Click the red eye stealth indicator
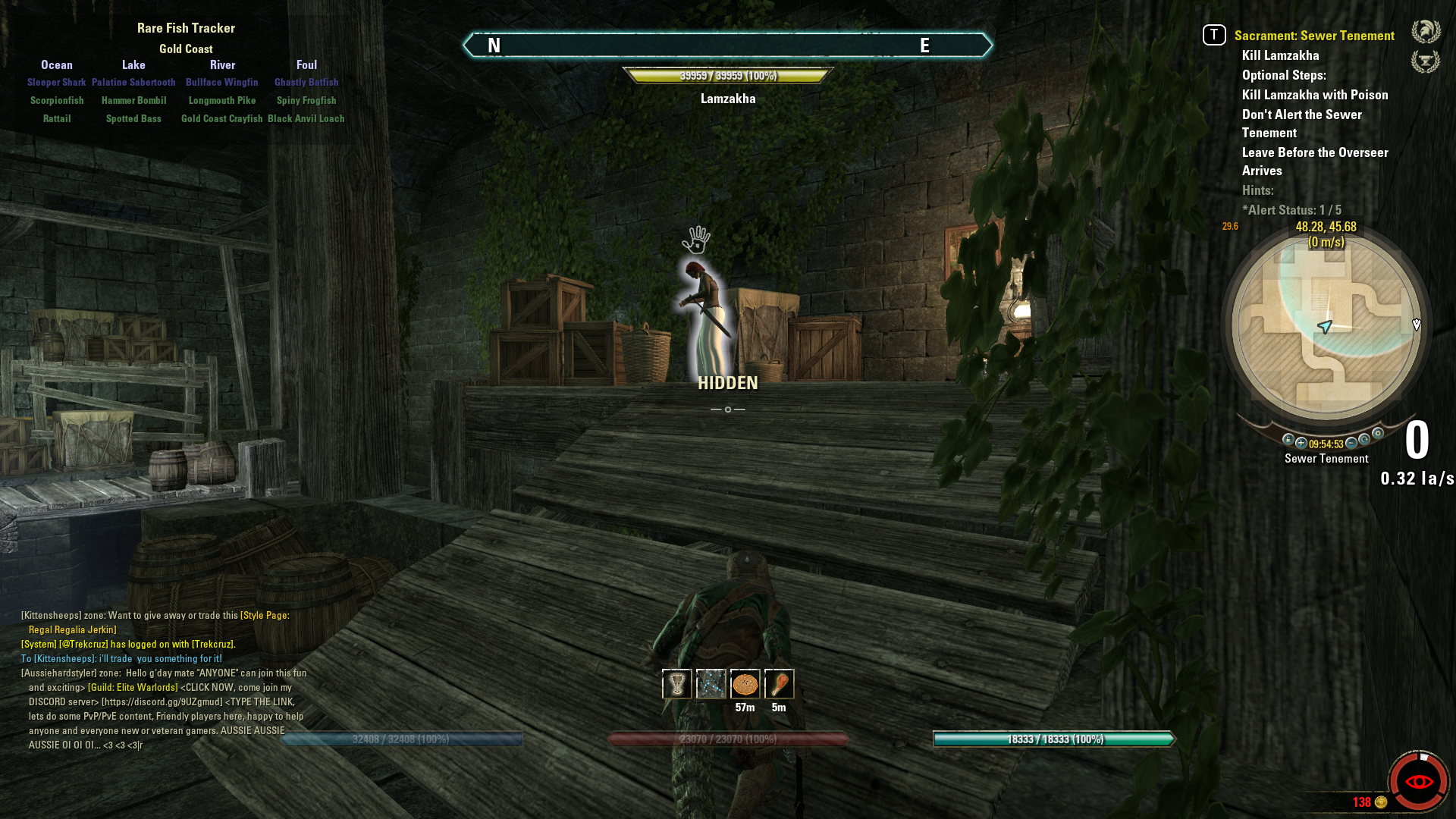The image size is (1456, 819). click(x=1419, y=781)
